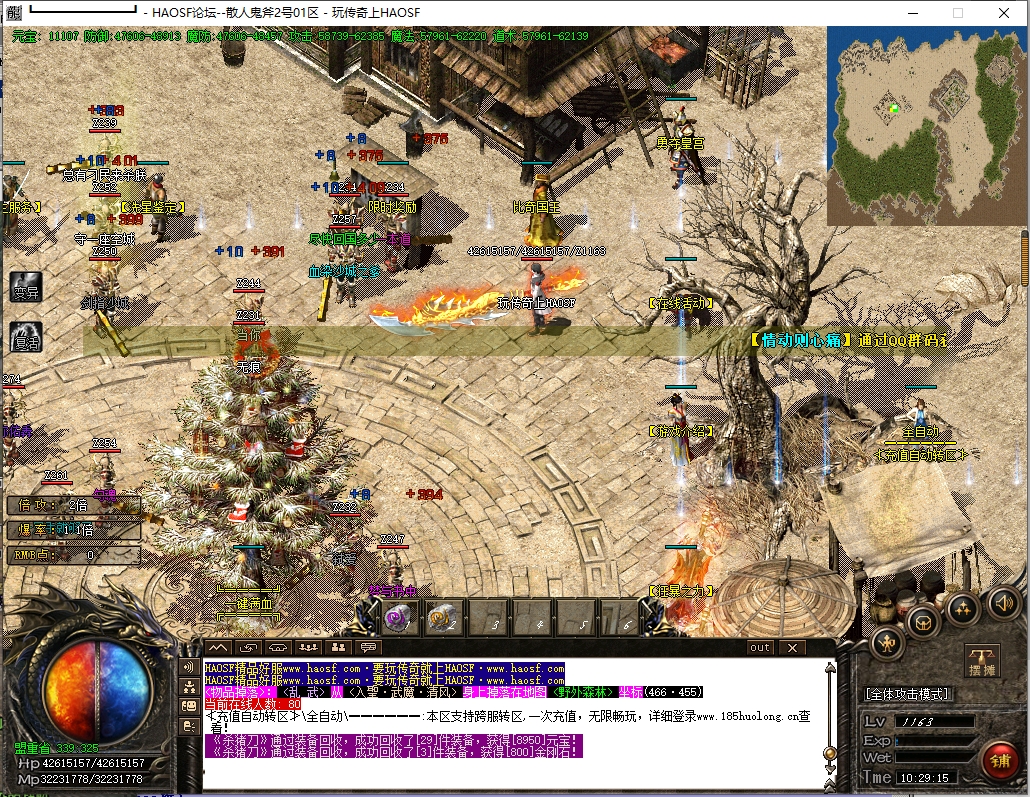Open the character figure round button
The width and height of the screenshot is (1030, 797).
pyautogui.click(x=887, y=642)
